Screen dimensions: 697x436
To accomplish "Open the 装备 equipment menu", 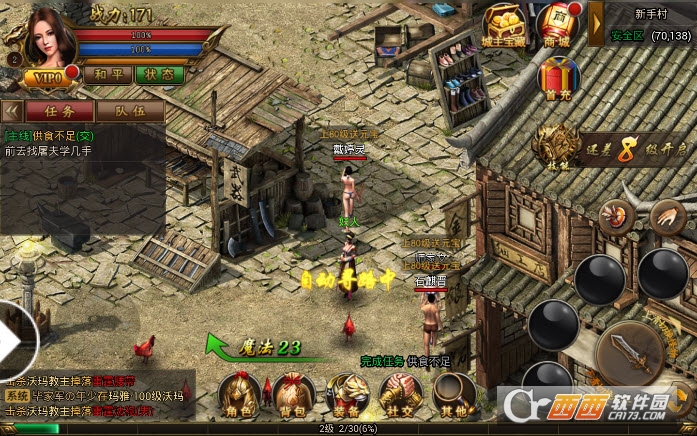I will 346,395.
